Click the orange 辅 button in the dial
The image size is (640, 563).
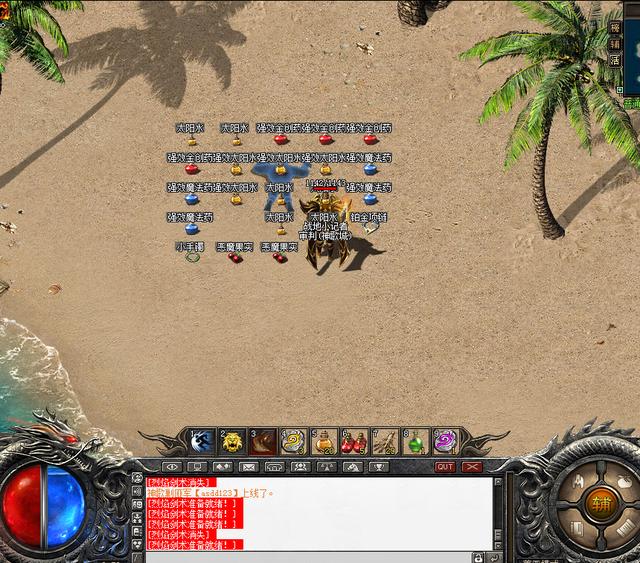click(x=600, y=503)
